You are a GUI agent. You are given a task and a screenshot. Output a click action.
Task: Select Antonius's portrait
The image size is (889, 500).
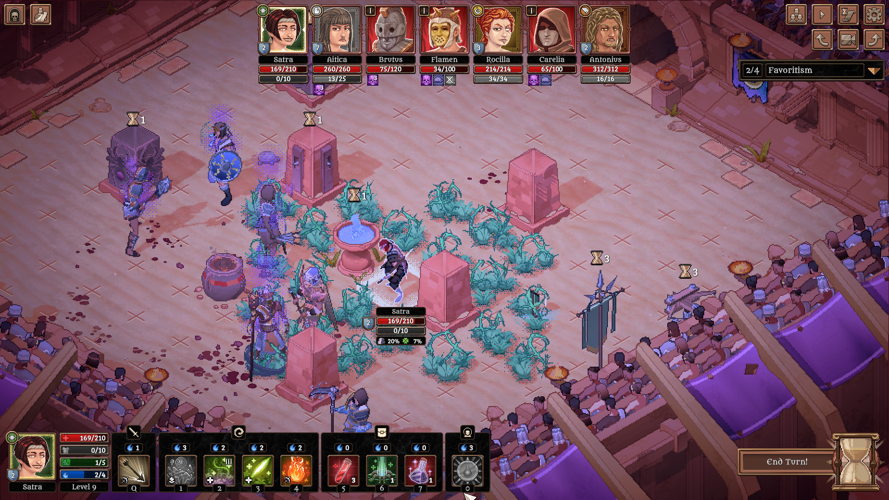pyautogui.click(x=602, y=30)
